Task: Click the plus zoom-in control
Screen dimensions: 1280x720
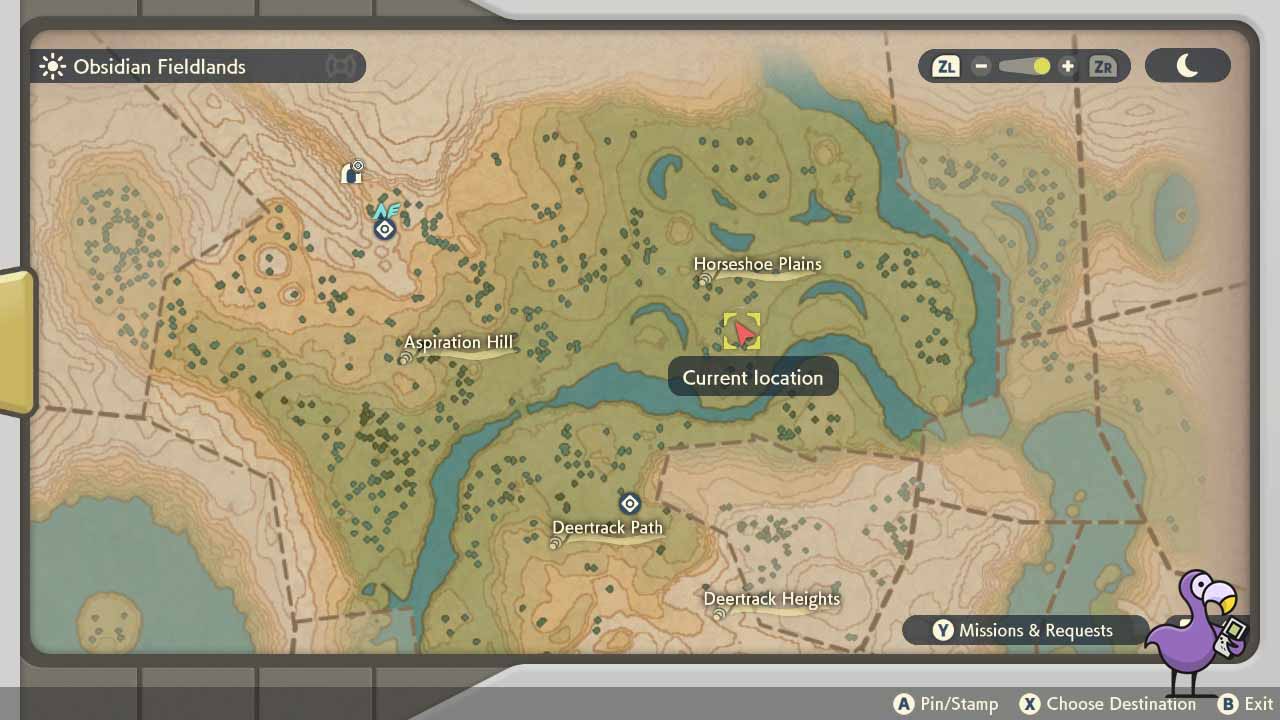Action: pyautogui.click(x=1068, y=66)
